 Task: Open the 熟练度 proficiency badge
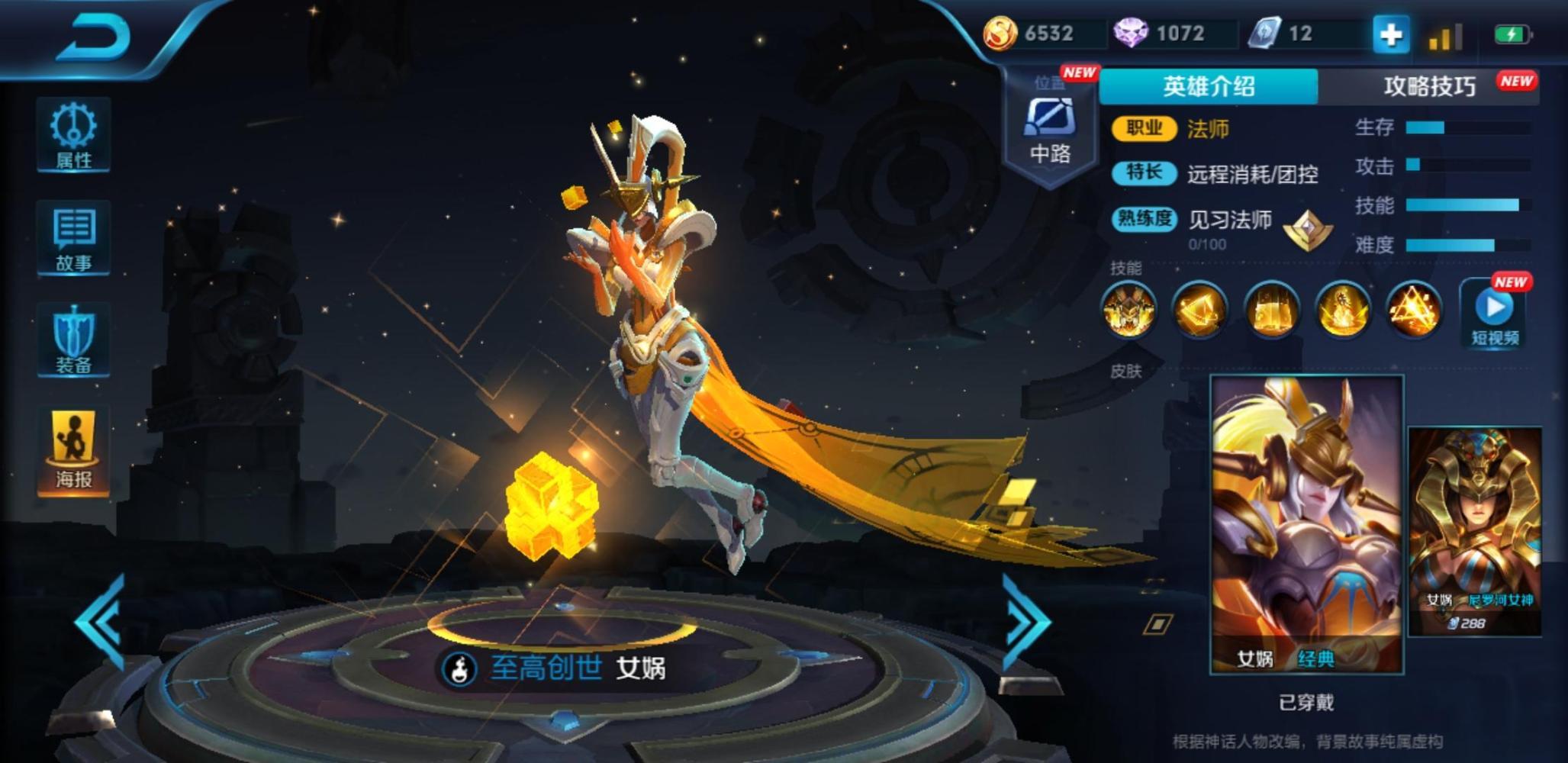[x=1308, y=229]
